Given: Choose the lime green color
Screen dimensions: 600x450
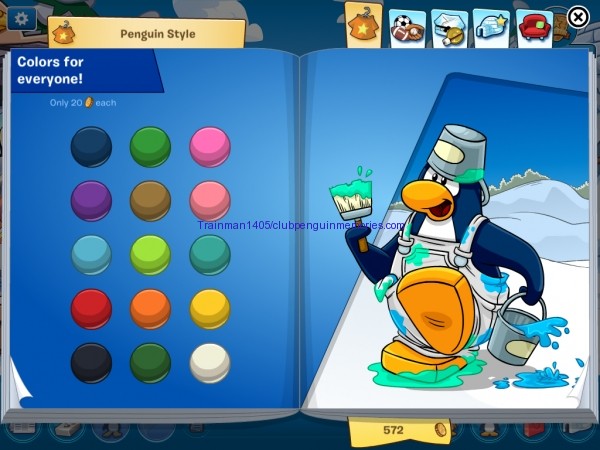Looking at the screenshot, I should (150, 254).
